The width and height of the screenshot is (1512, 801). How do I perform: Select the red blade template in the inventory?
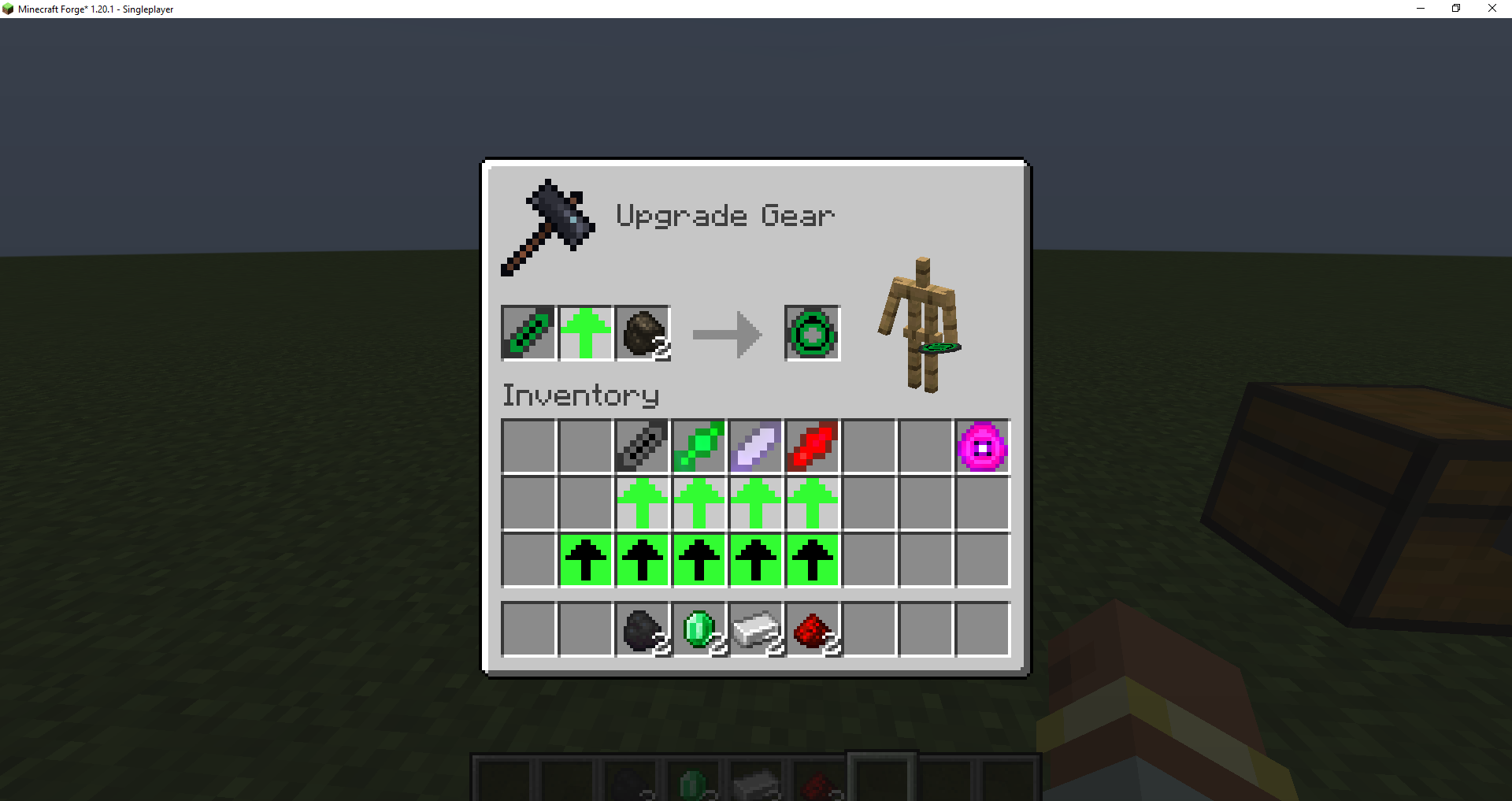click(811, 447)
